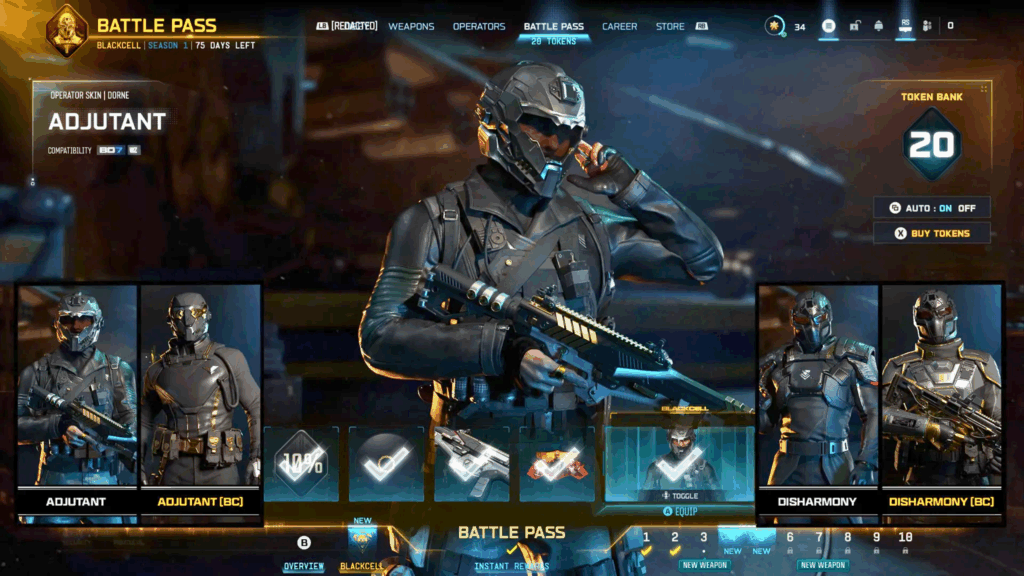Screen dimensions: 1024x576
Task: Open the notifications bell icon
Action: coord(878,26)
